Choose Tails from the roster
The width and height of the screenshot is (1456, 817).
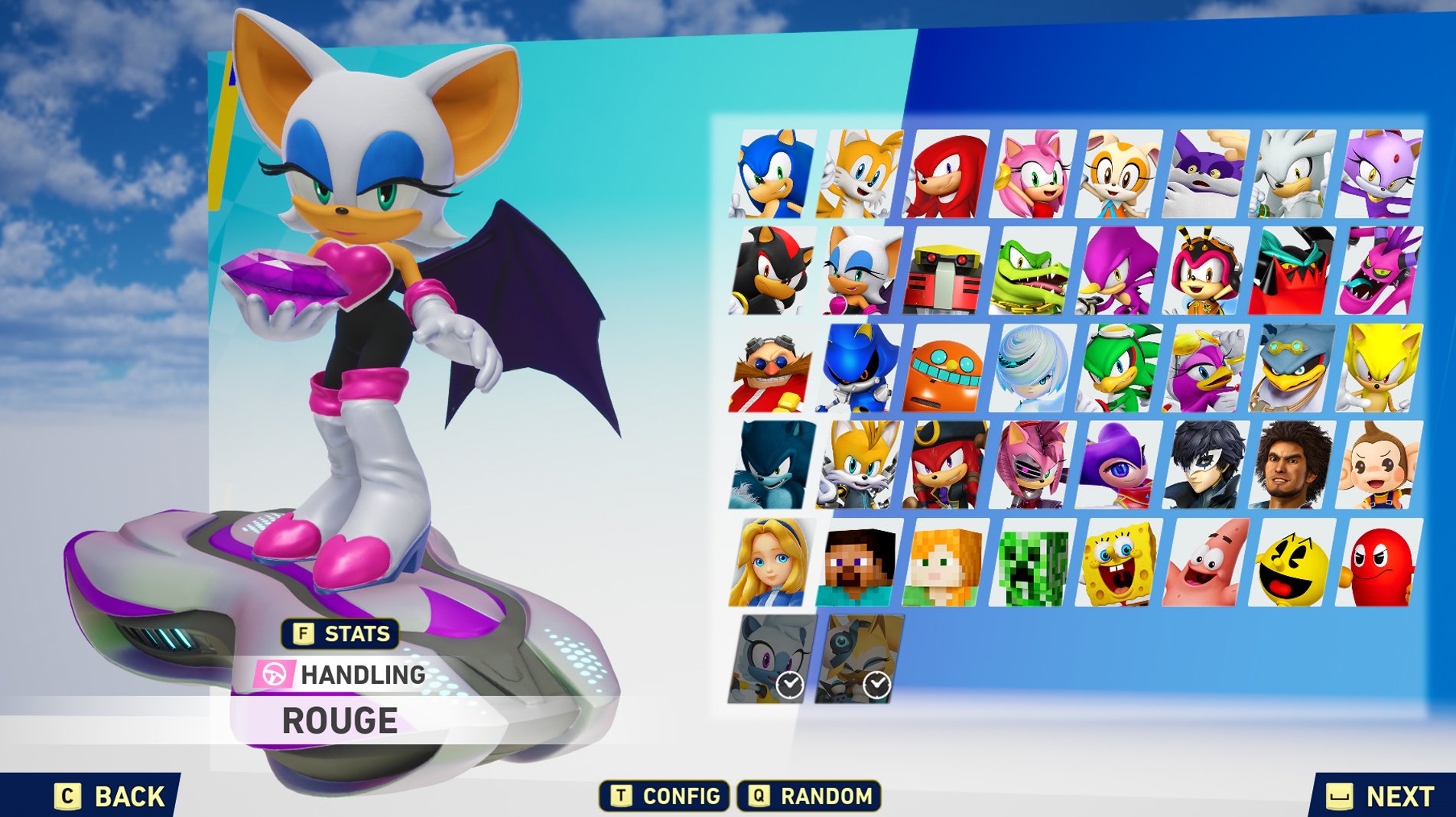[x=859, y=174]
